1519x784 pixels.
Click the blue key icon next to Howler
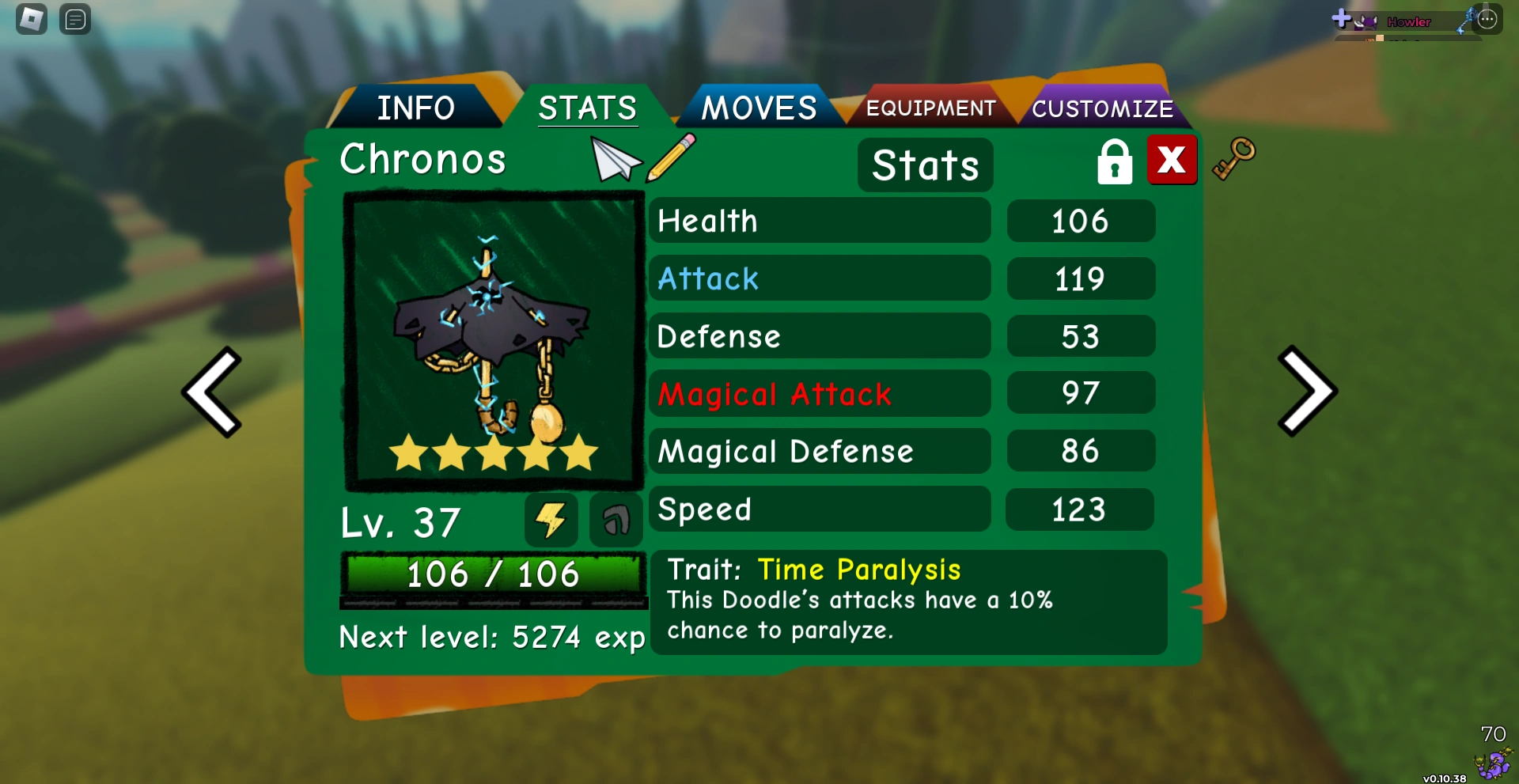pos(1465,20)
